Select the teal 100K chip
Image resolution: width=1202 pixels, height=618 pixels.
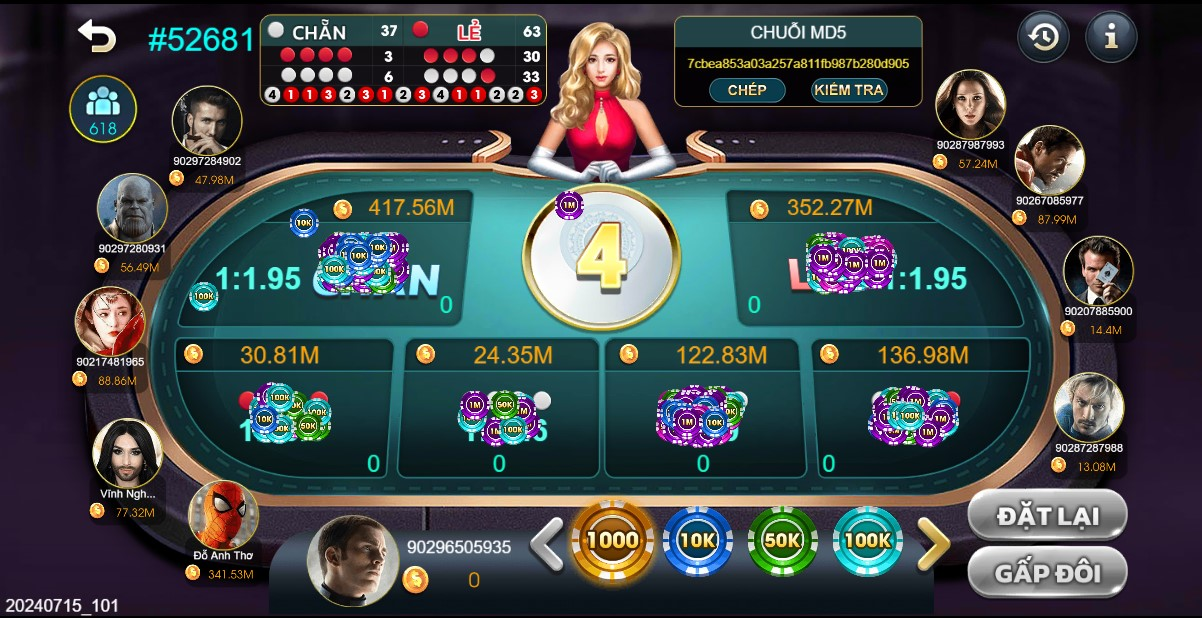coord(867,540)
